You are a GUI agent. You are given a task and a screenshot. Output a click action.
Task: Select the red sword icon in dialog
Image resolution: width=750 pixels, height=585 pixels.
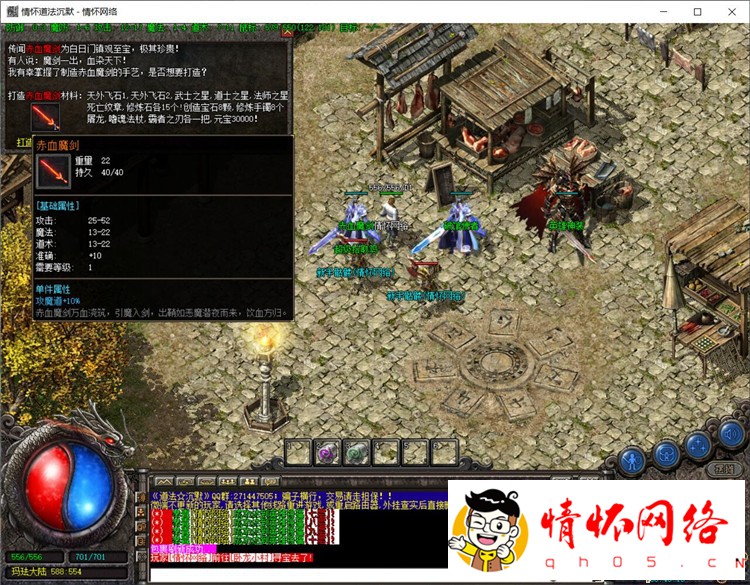coord(45,115)
